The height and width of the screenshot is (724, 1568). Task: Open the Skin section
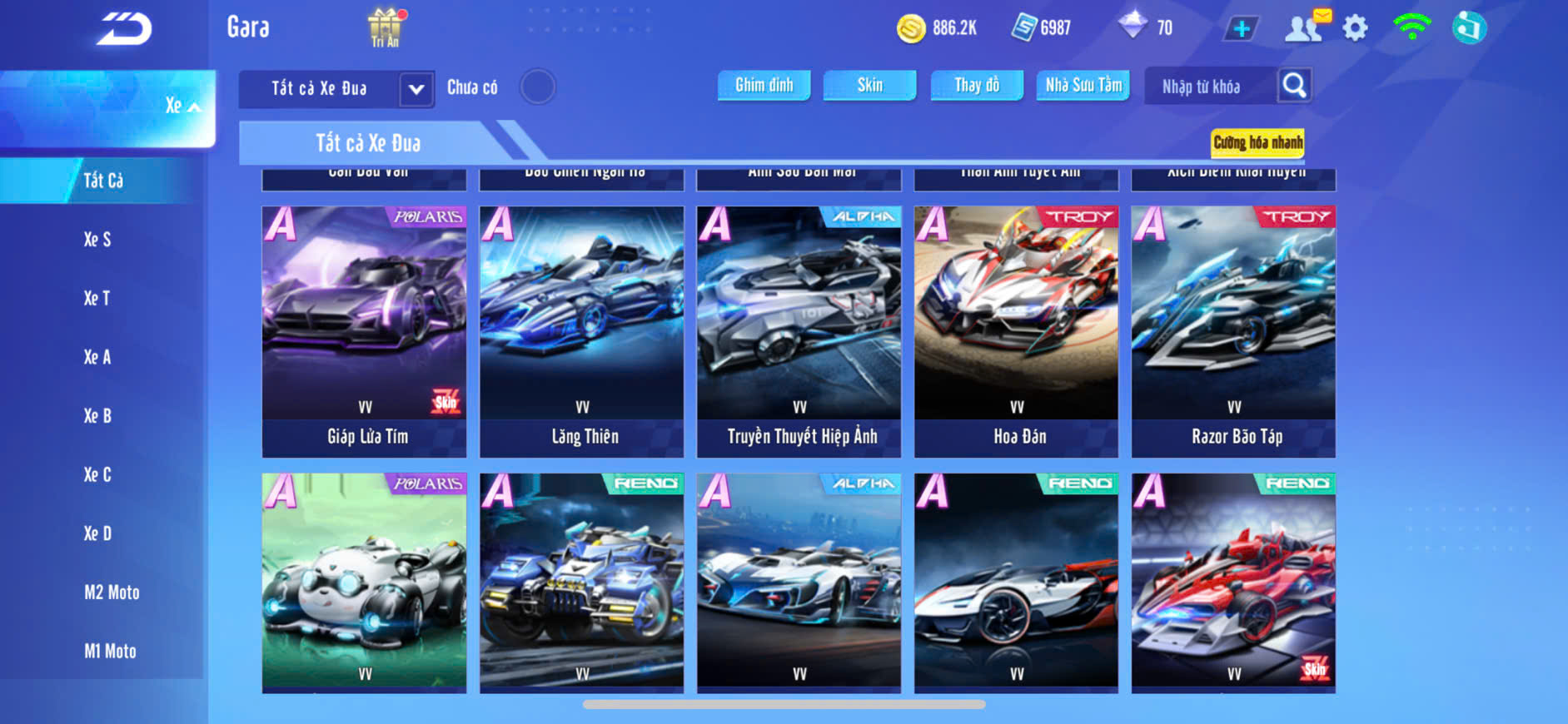point(869,85)
